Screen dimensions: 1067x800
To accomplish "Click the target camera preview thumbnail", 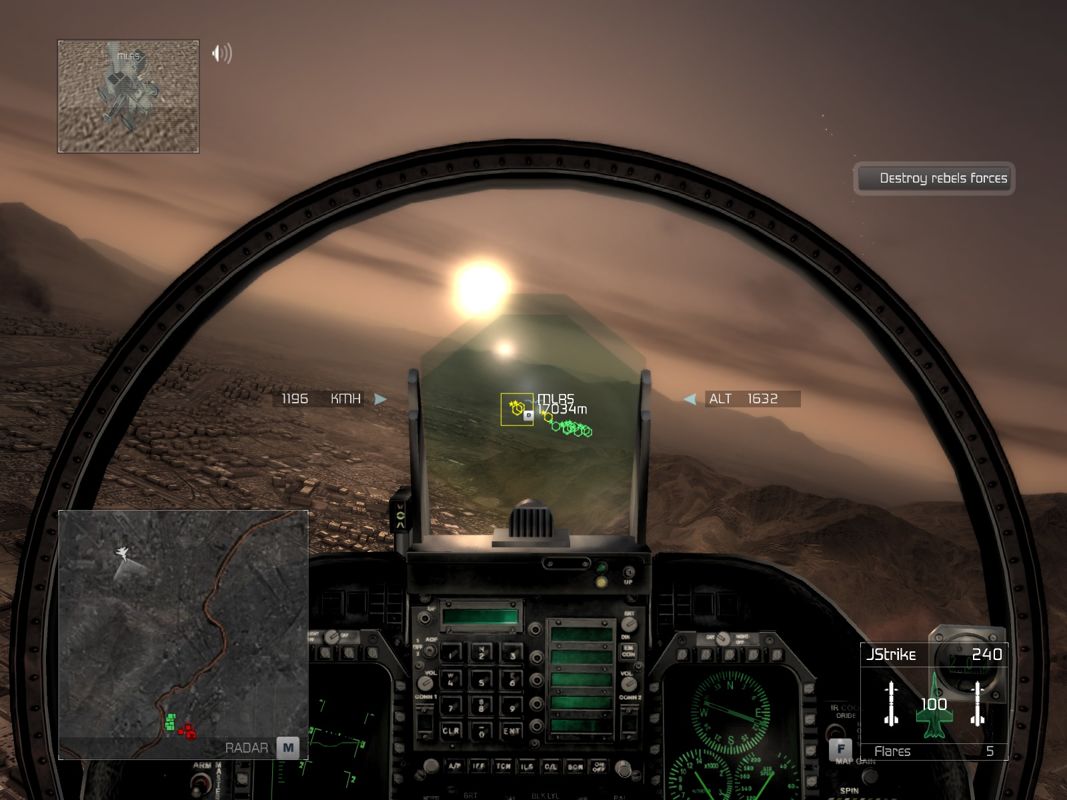I will click(128, 96).
